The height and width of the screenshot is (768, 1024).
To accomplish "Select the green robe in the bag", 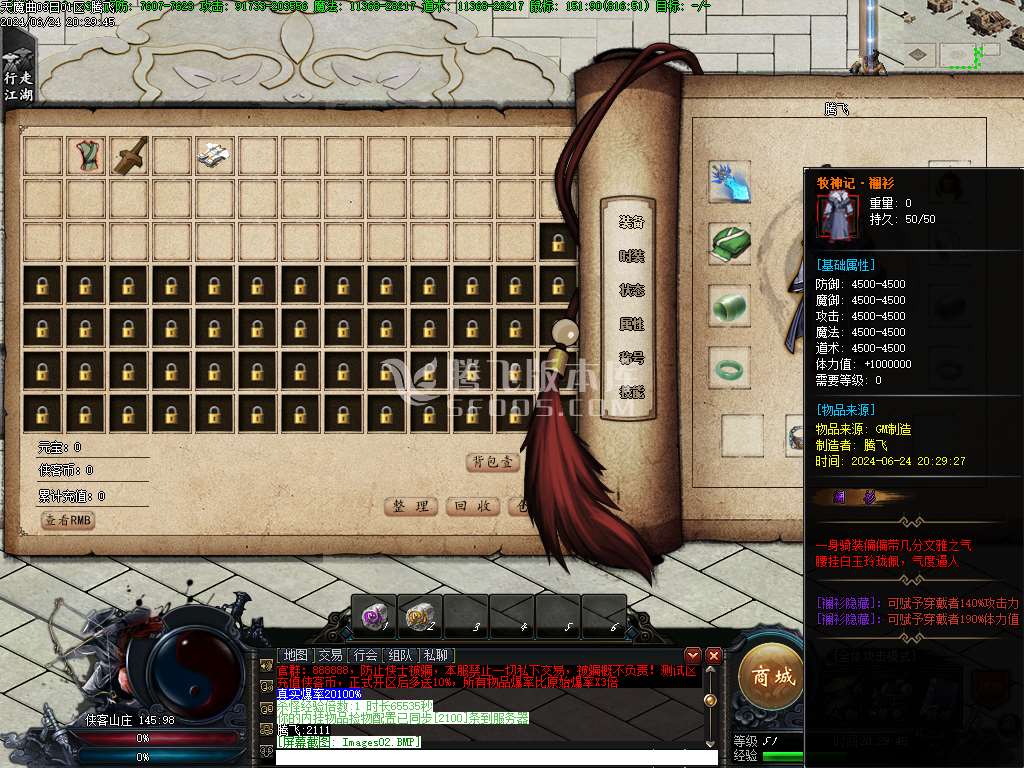I will point(86,155).
